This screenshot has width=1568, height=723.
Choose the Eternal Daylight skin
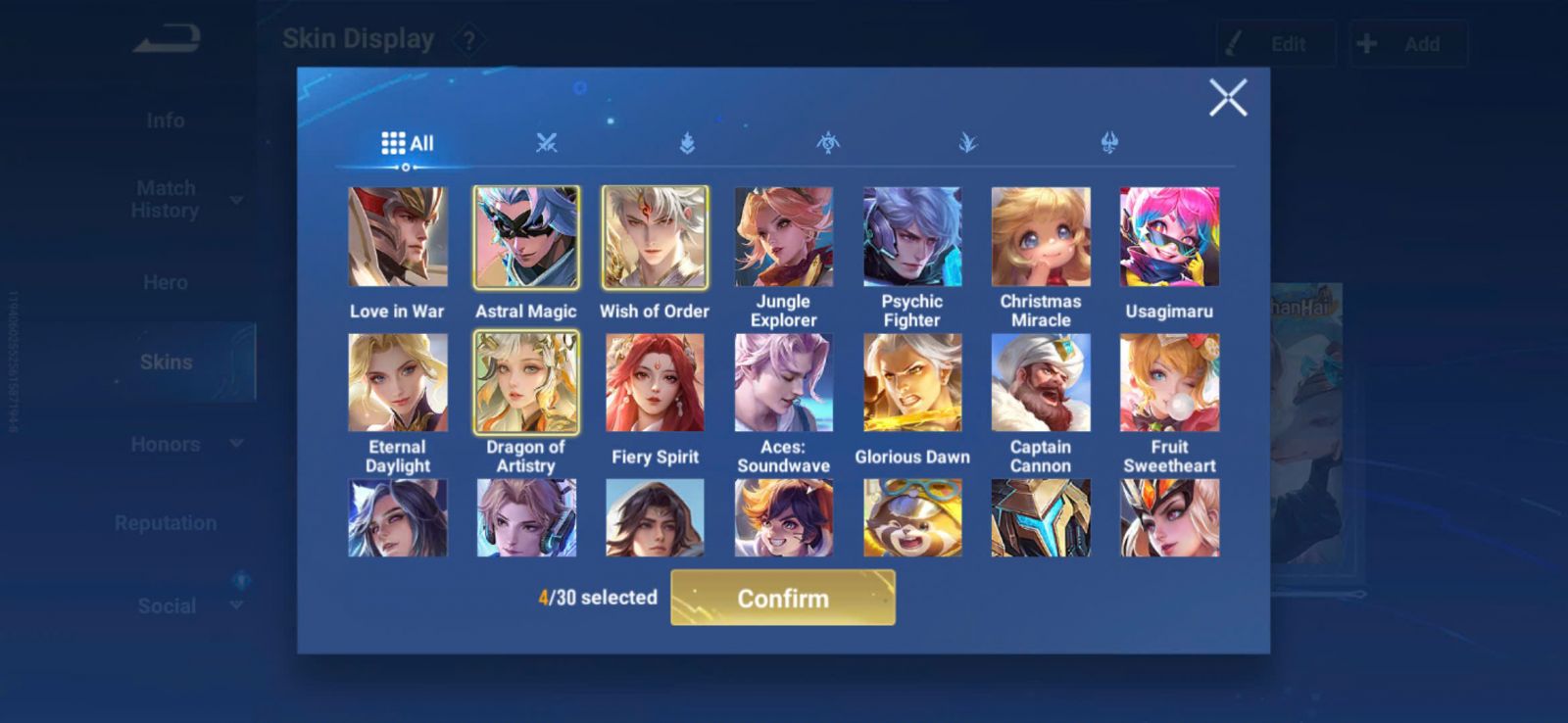[397, 382]
